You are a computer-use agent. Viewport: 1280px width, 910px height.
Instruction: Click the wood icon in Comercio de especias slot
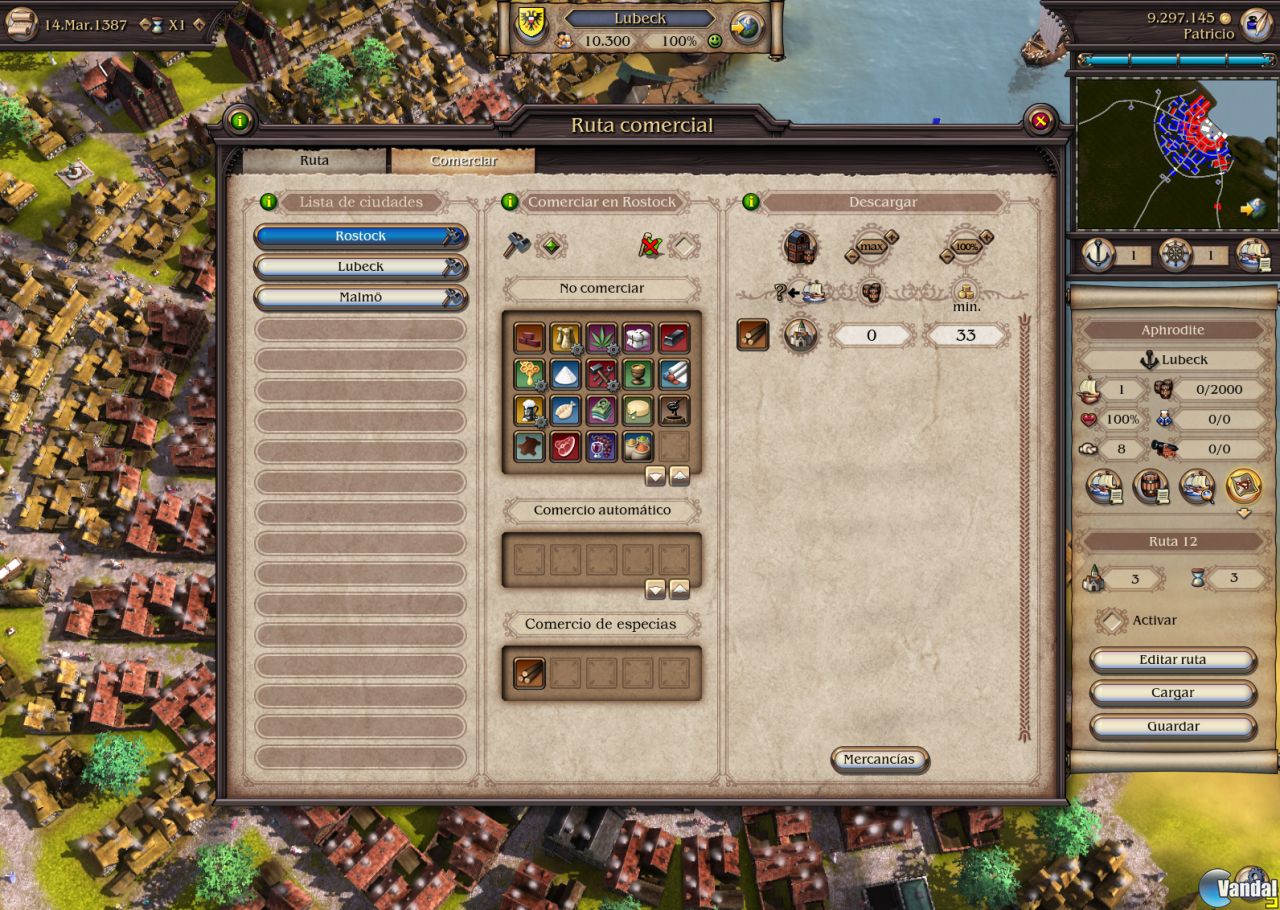point(529,672)
